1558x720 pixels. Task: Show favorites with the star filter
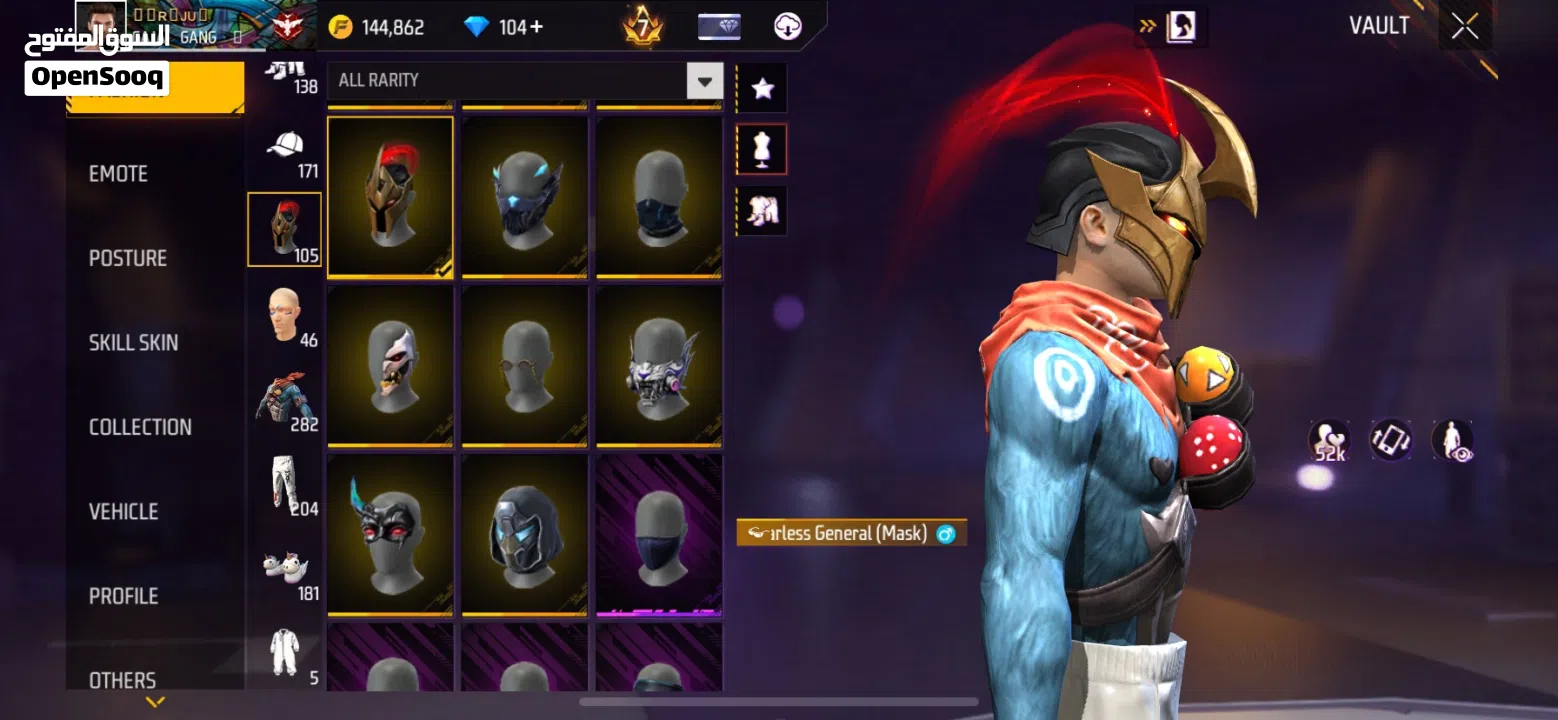click(x=762, y=89)
